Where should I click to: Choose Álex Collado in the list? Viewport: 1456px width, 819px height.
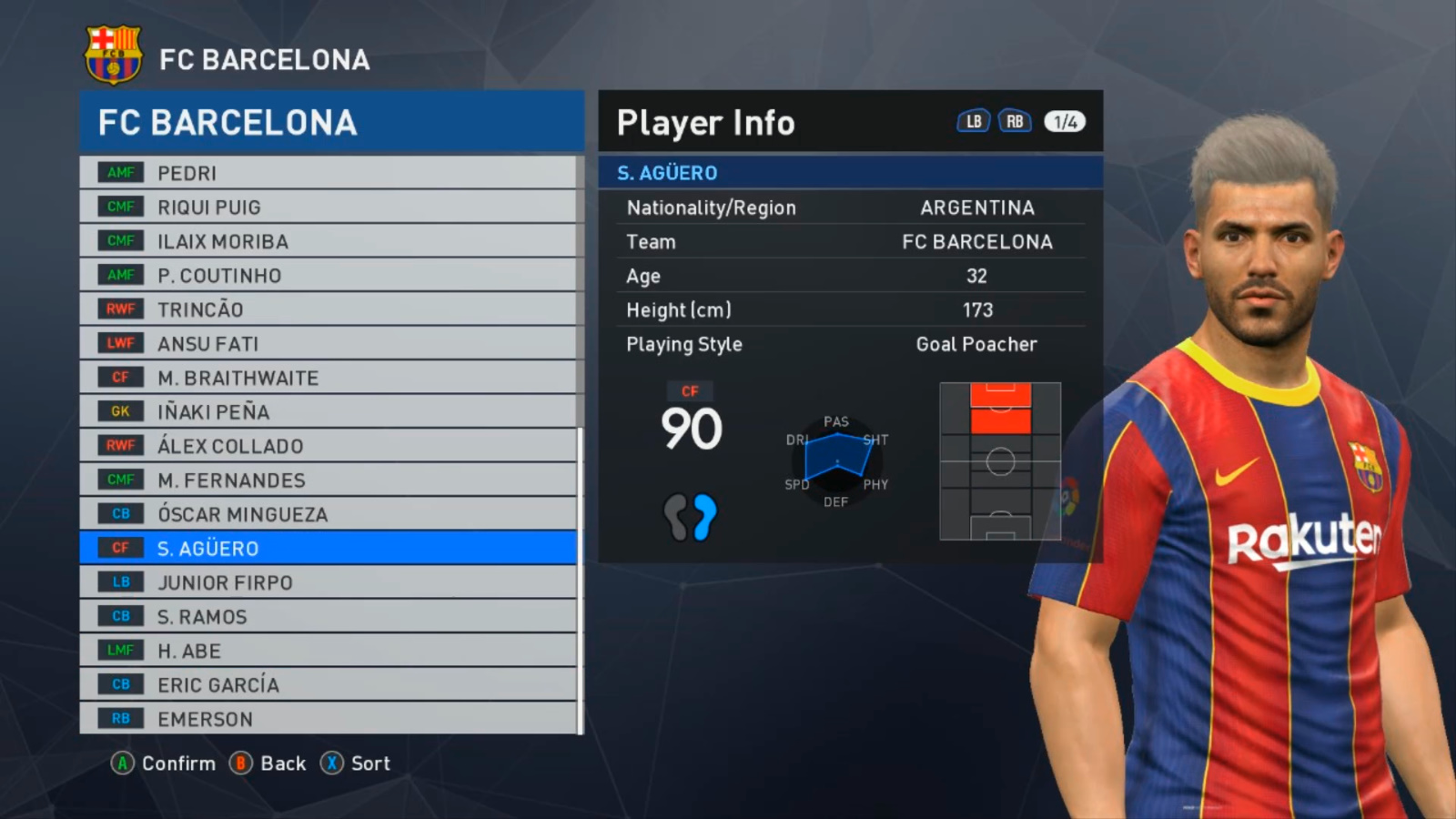coord(328,446)
